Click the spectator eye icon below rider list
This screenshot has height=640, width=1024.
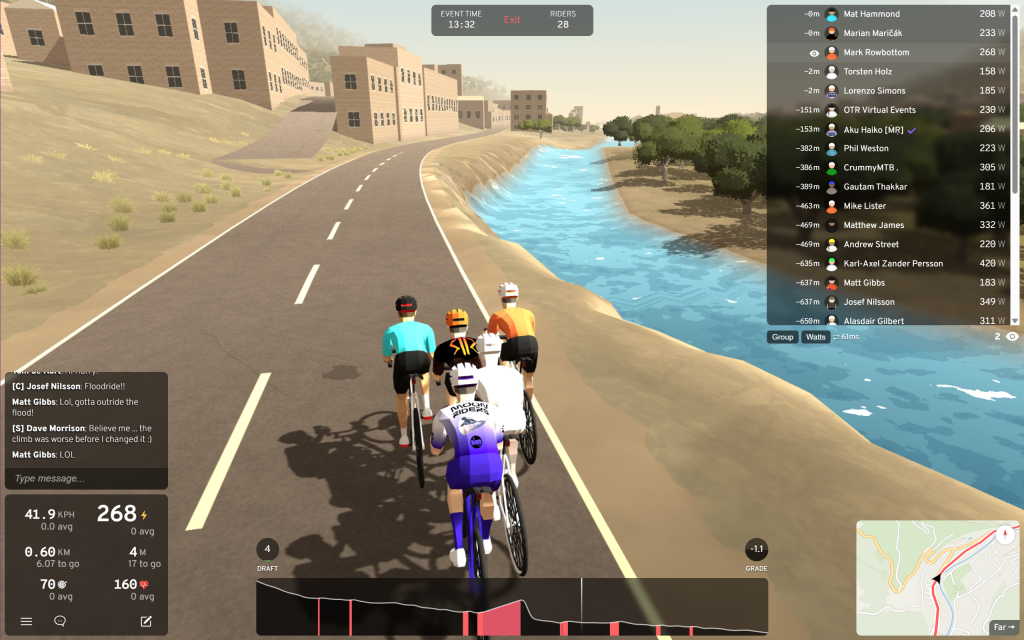click(1012, 337)
